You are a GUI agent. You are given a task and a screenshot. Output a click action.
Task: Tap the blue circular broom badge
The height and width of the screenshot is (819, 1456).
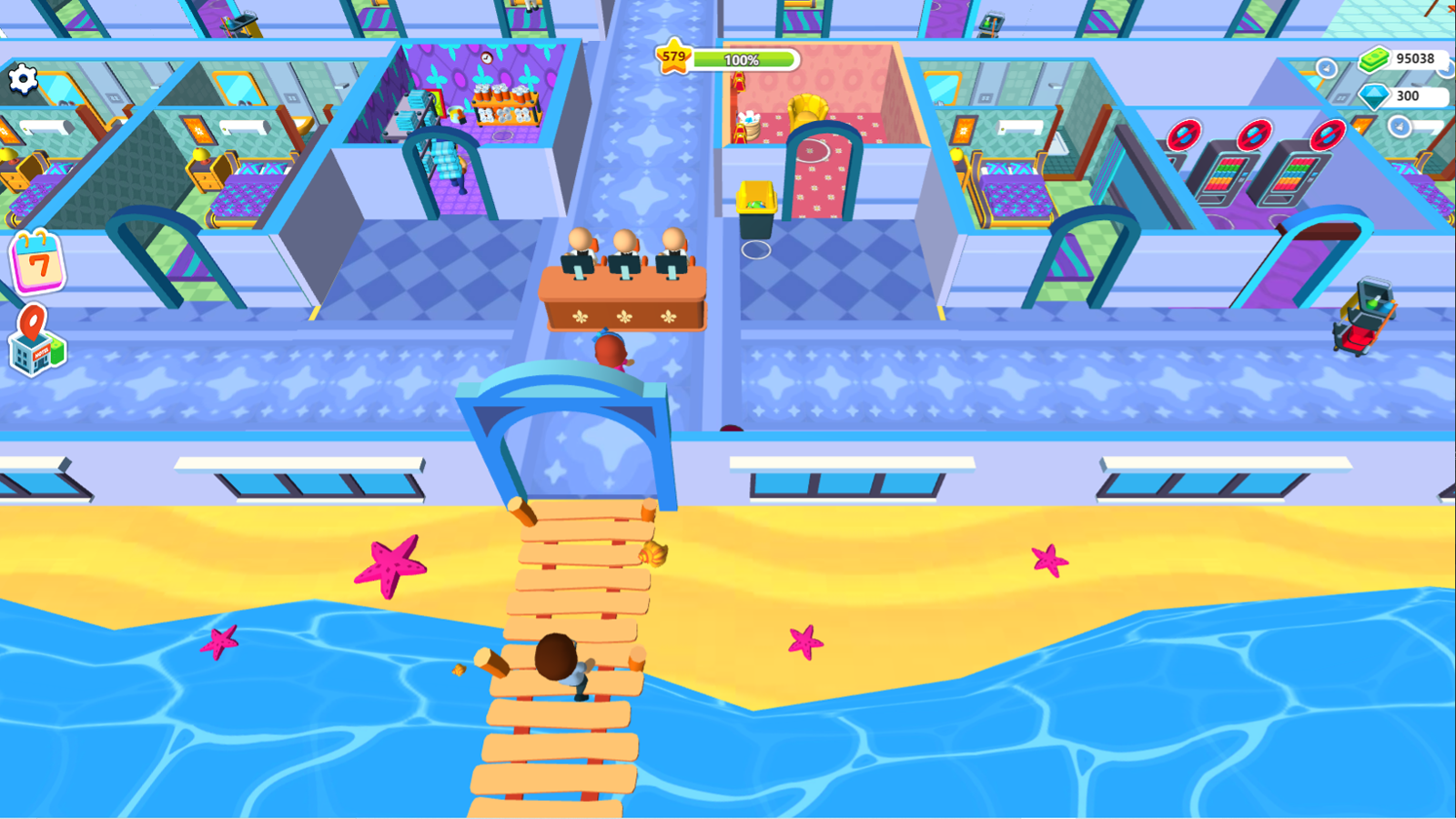pyautogui.click(x=1328, y=66)
